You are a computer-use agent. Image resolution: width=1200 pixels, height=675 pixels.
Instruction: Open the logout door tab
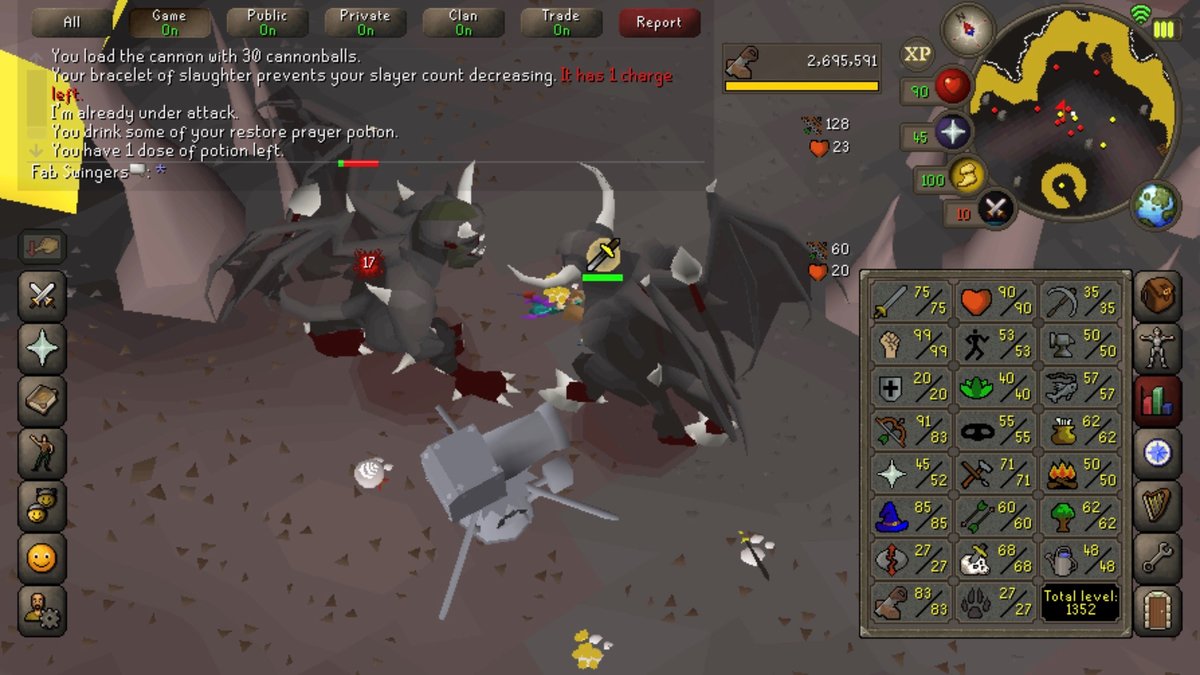(x=1160, y=611)
